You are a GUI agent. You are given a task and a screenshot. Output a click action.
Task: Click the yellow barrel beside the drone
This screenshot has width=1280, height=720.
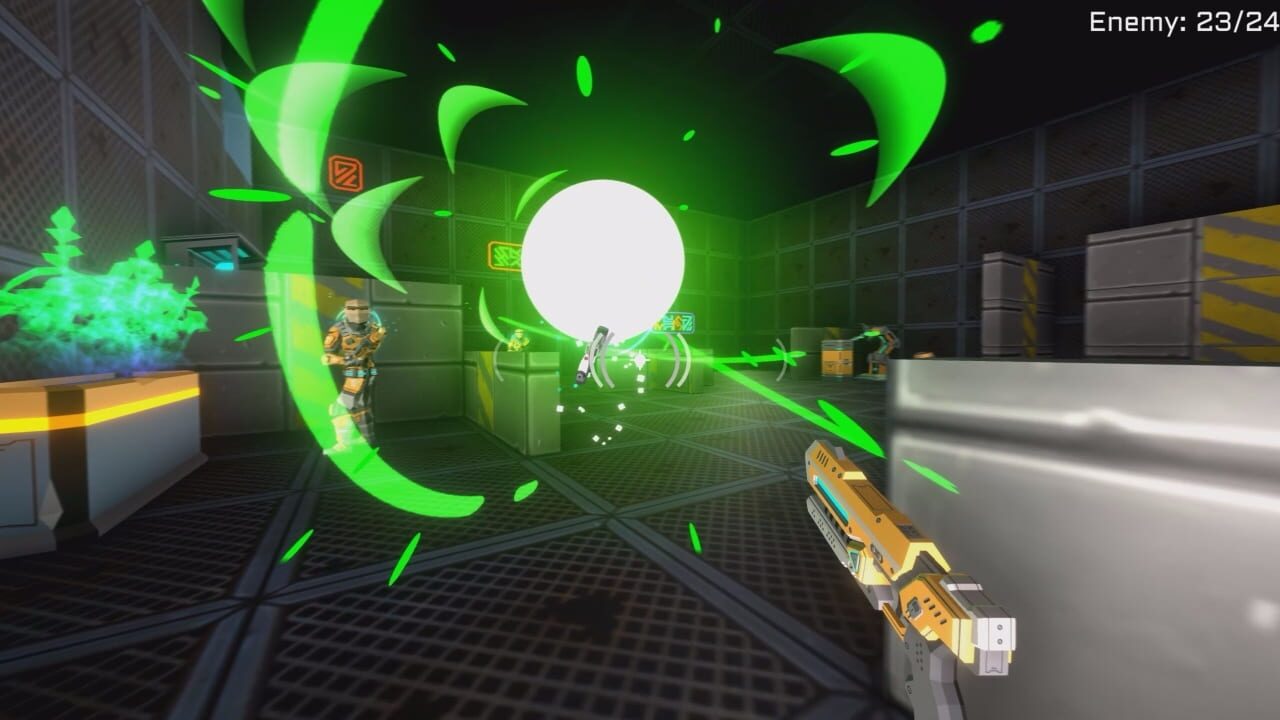coord(838,358)
